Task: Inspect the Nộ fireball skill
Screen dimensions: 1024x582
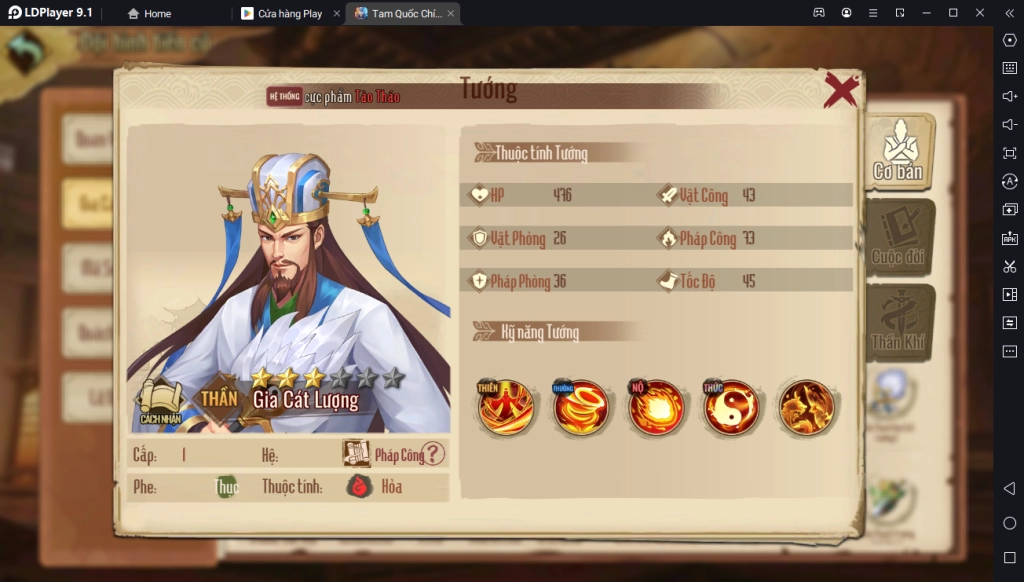Action: tap(656, 408)
